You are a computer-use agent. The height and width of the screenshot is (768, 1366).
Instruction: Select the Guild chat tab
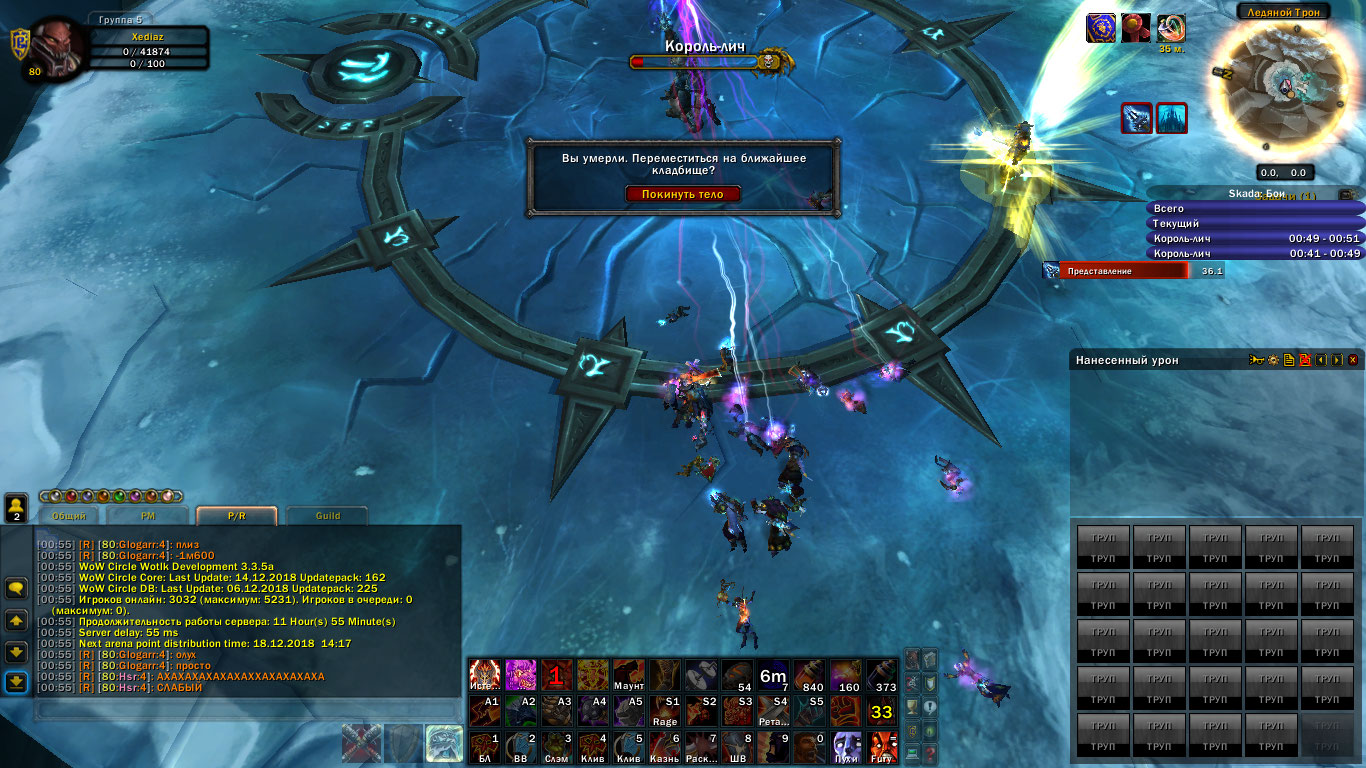[x=327, y=516]
